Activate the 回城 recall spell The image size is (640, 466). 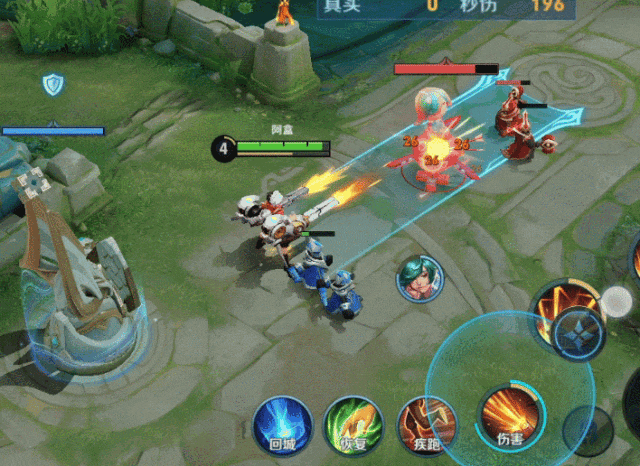click(x=282, y=423)
